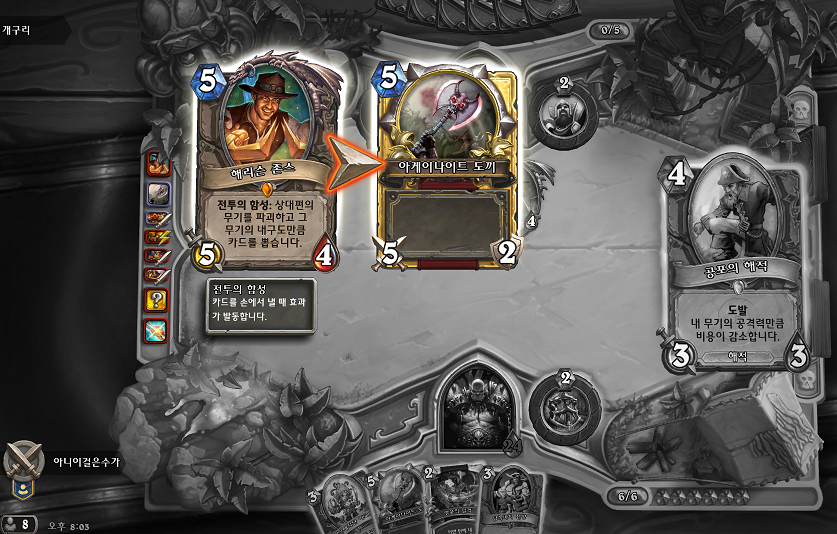Select the Harrison Jones history tile
Screen dimensions: 837x534
(x=157, y=163)
